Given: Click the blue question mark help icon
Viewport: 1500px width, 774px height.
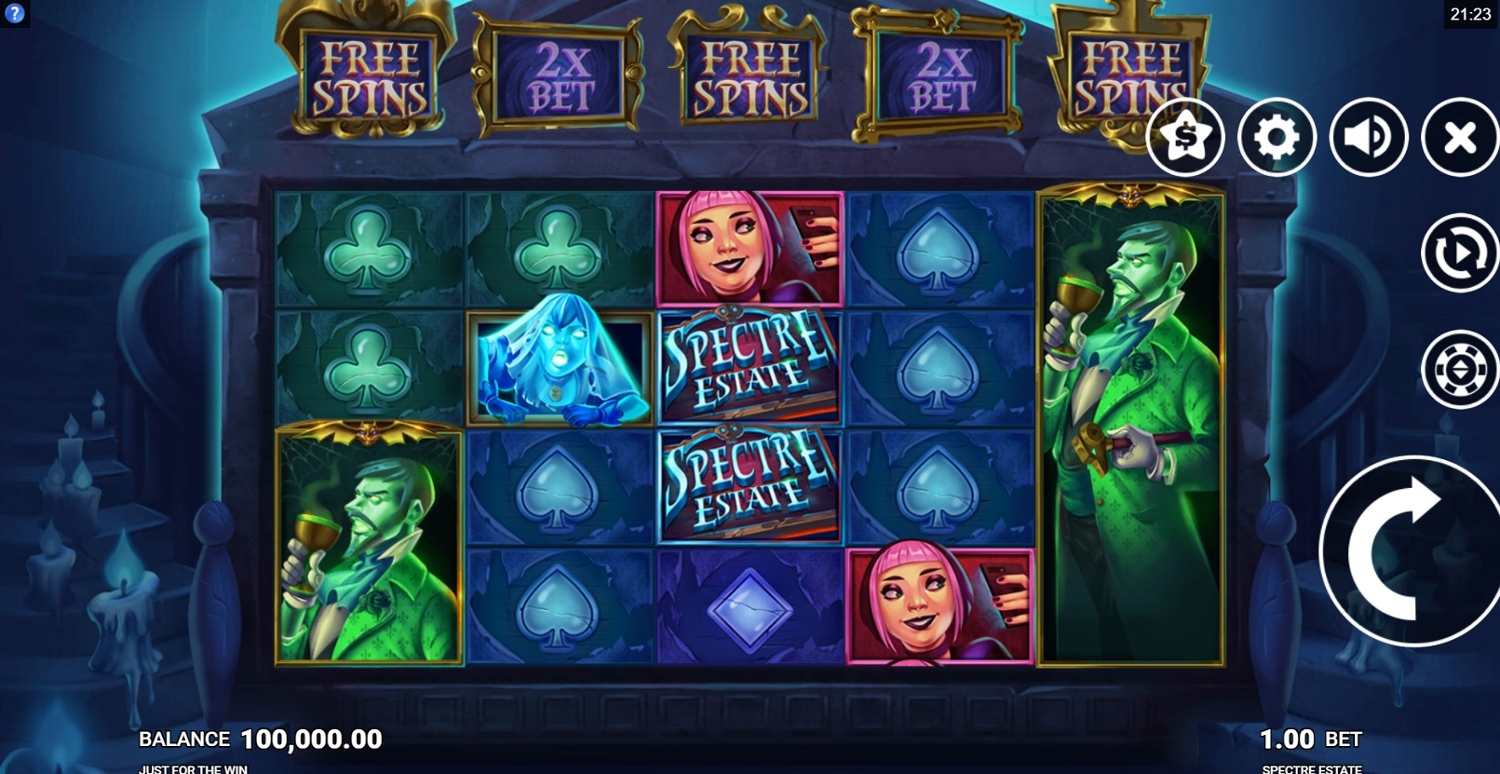Looking at the screenshot, I should tap(14, 13).
